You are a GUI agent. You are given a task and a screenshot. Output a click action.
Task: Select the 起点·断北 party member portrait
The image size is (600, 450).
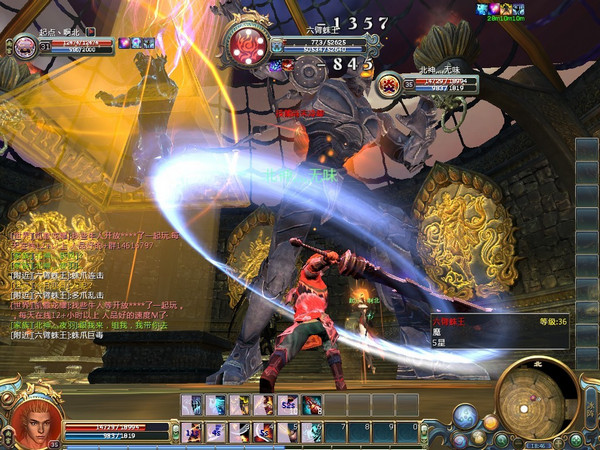[x=23, y=46]
